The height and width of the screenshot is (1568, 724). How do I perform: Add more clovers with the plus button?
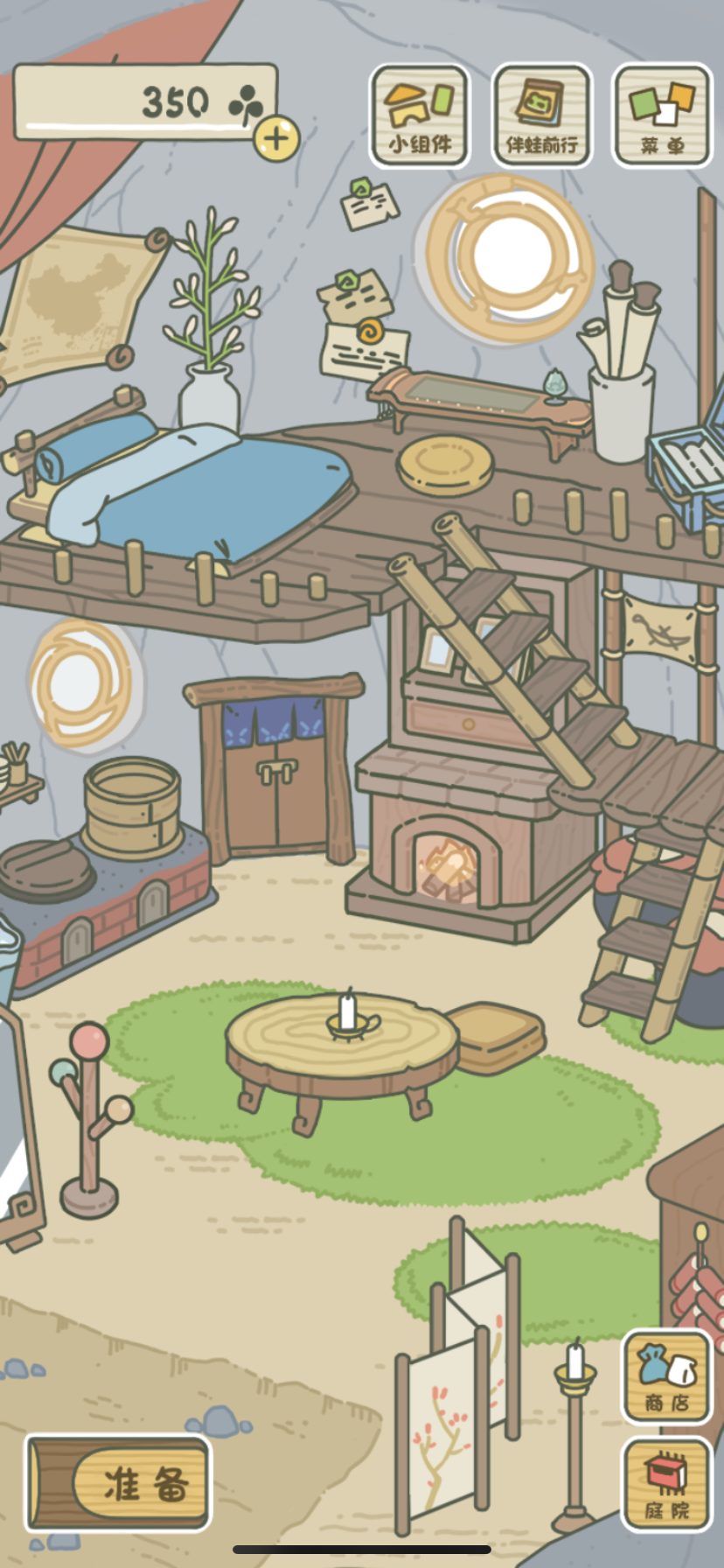point(276,138)
